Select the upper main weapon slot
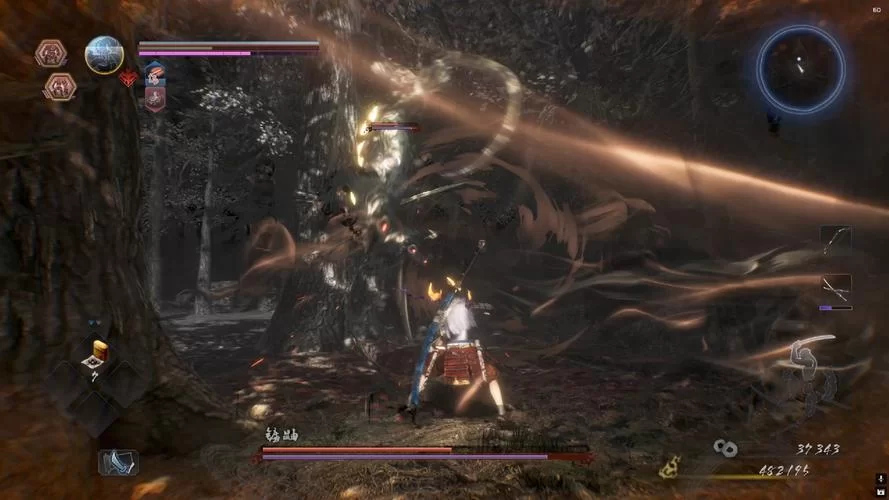Viewport: 889px width, 500px height. tap(835, 240)
